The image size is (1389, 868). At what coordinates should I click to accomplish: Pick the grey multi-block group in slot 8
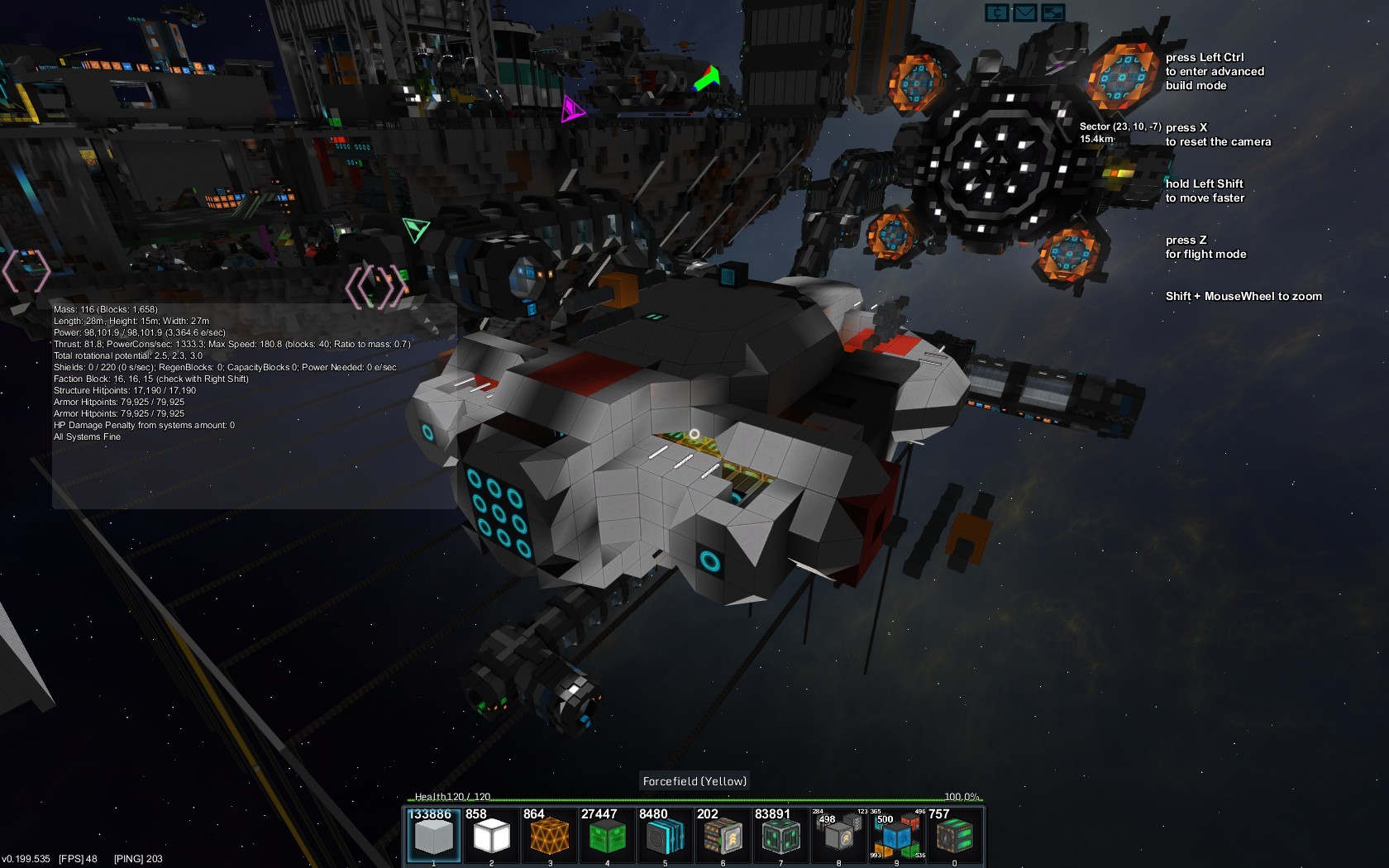coord(838,836)
